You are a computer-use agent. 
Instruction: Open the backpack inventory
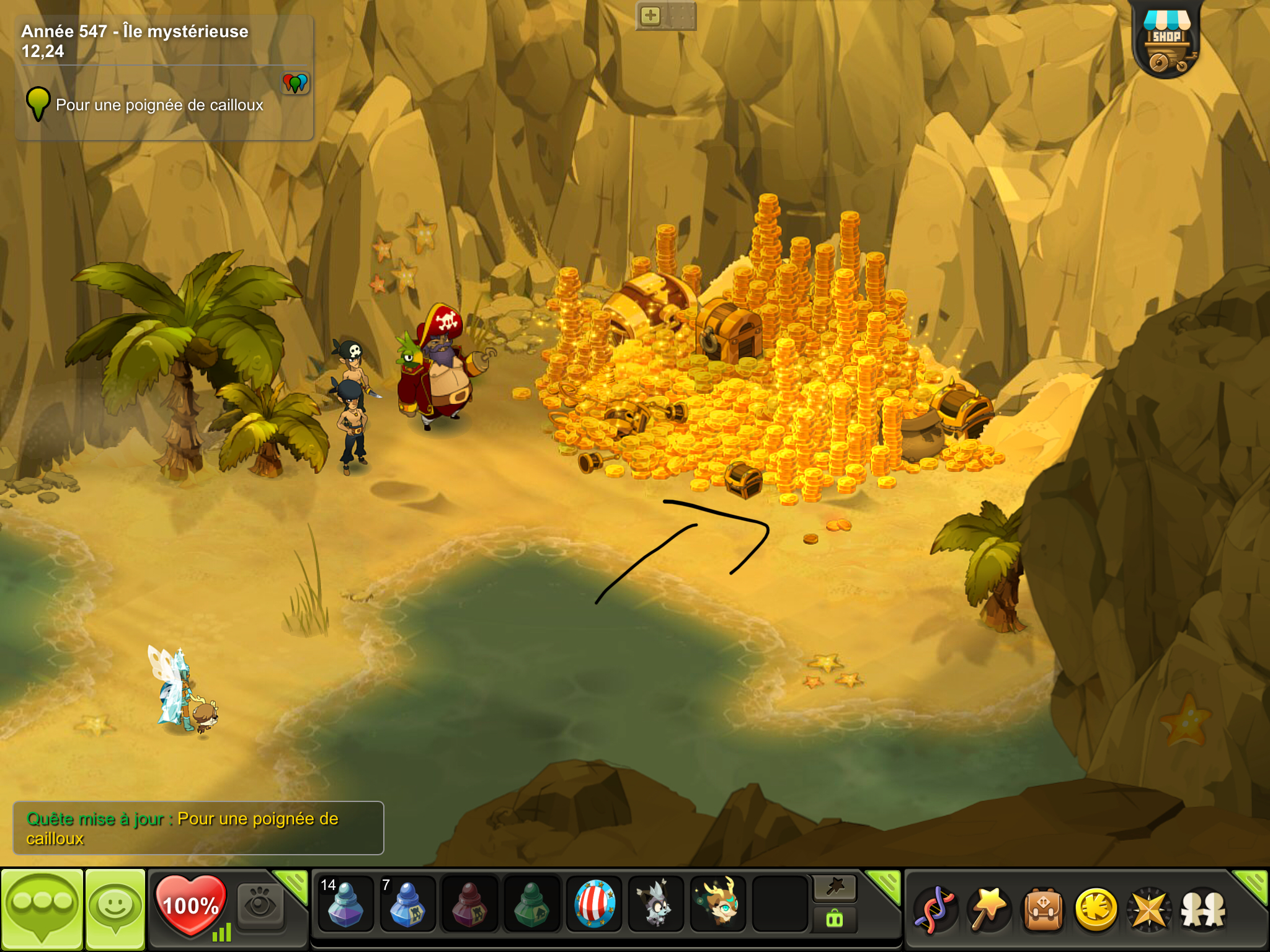tap(1042, 909)
